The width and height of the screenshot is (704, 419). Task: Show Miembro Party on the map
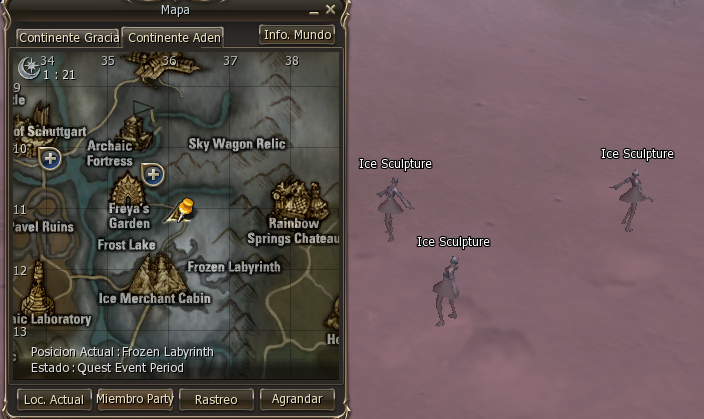[135, 399]
